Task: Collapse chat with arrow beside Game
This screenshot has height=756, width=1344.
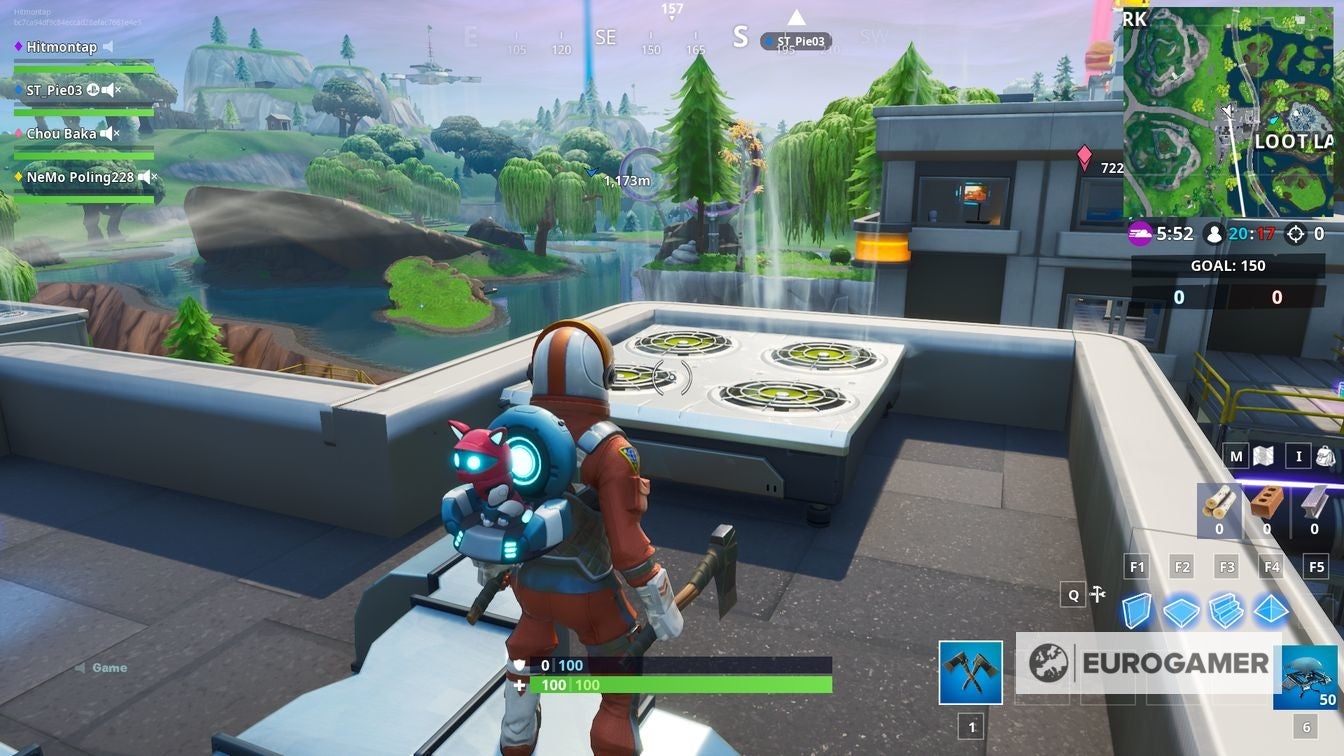Action: [x=80, y=667]
